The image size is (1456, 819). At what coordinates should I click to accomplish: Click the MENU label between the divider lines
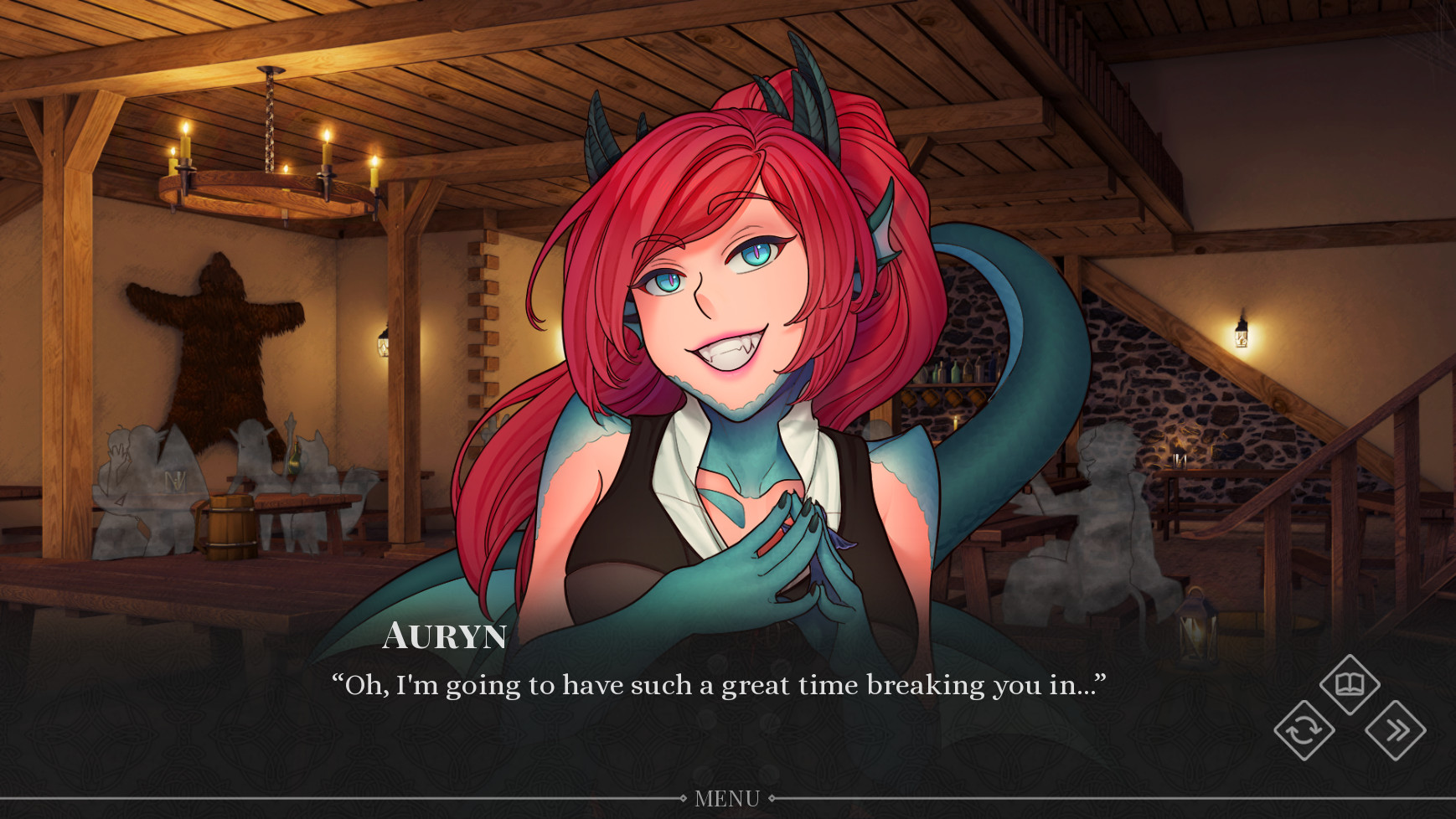tap(728, 799)
